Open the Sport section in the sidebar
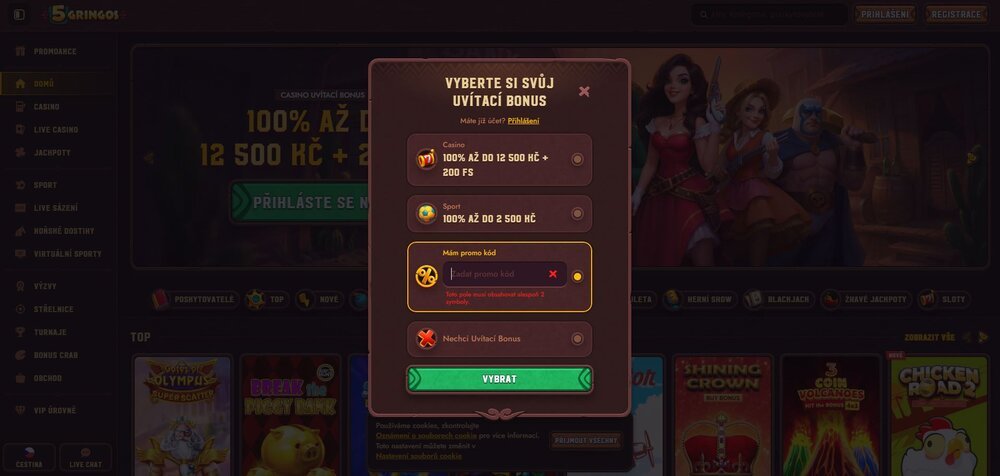 point(45,185)
